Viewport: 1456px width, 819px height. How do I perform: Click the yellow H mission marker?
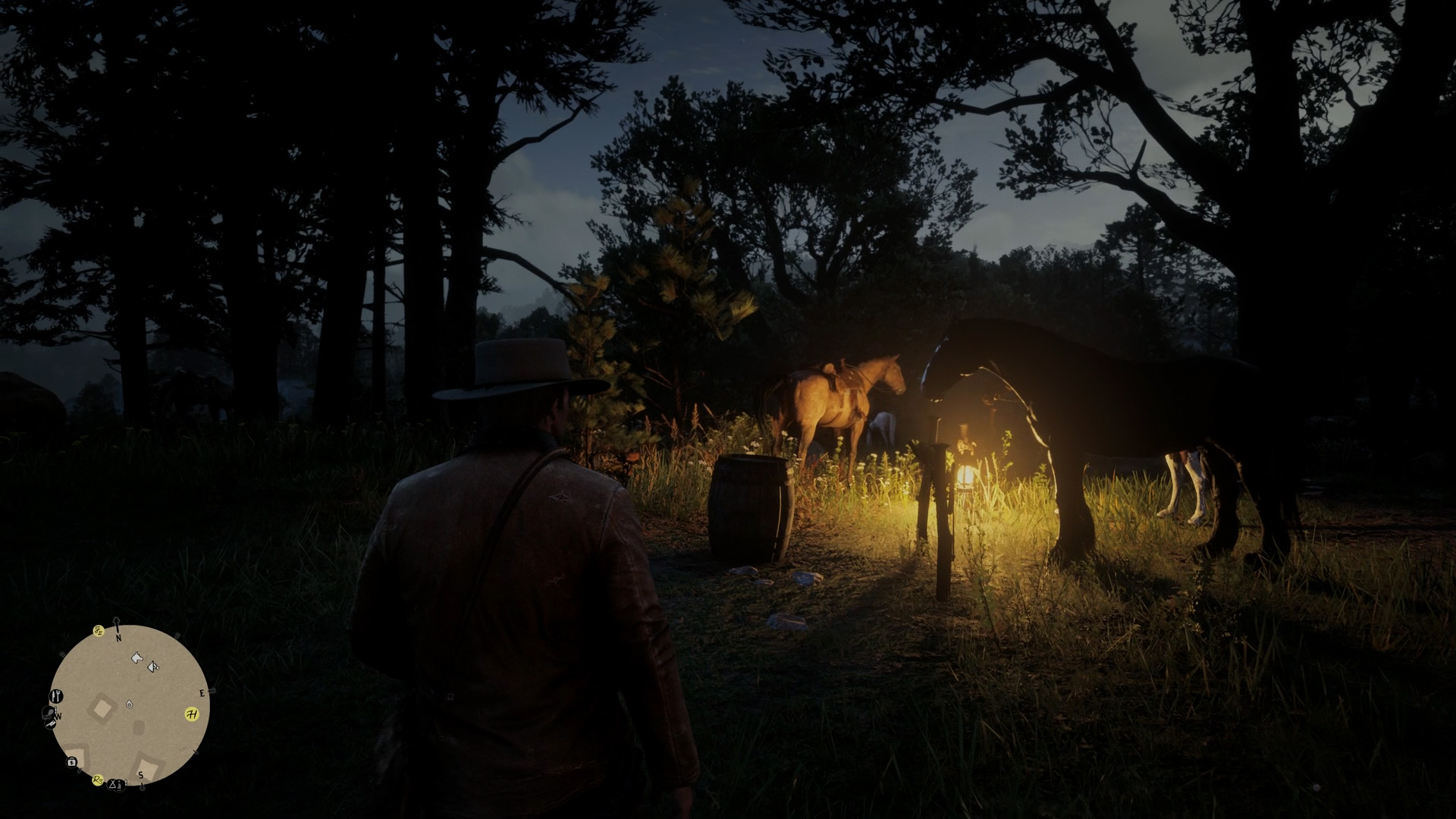(x=193, y=714)
